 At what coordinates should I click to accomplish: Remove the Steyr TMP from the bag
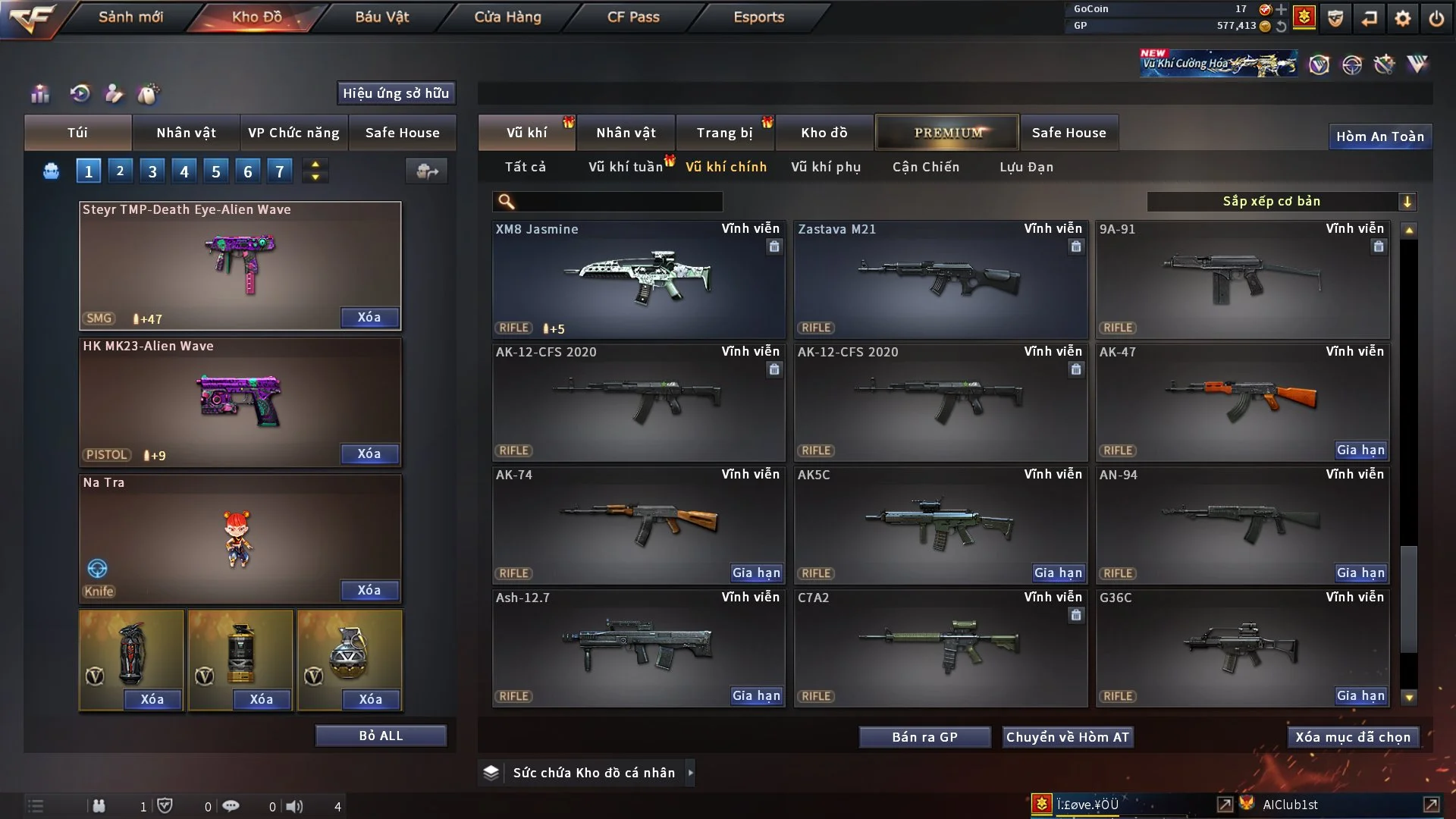click(x=369, y=318)
